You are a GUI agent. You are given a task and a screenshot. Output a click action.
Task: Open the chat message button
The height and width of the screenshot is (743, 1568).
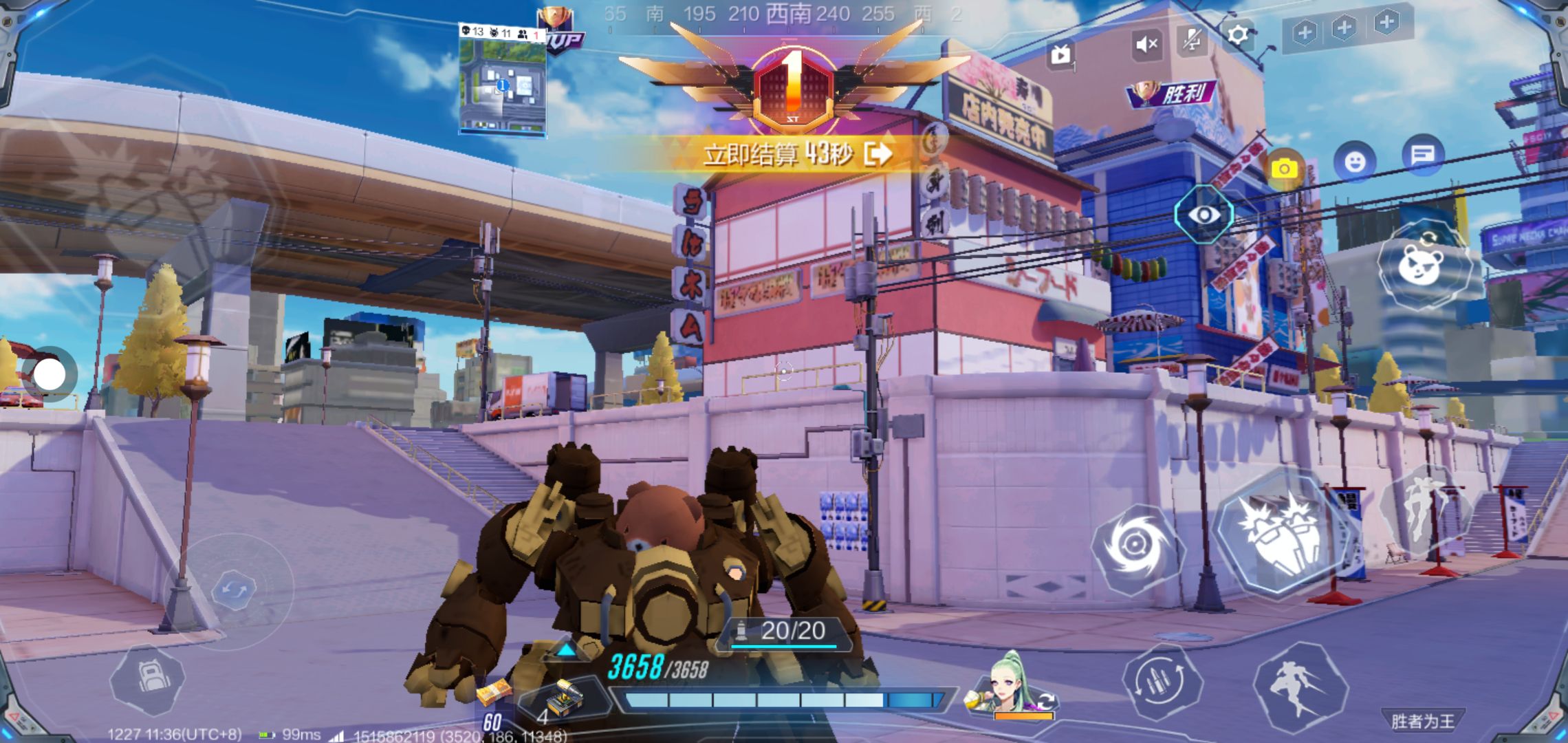1422,155
